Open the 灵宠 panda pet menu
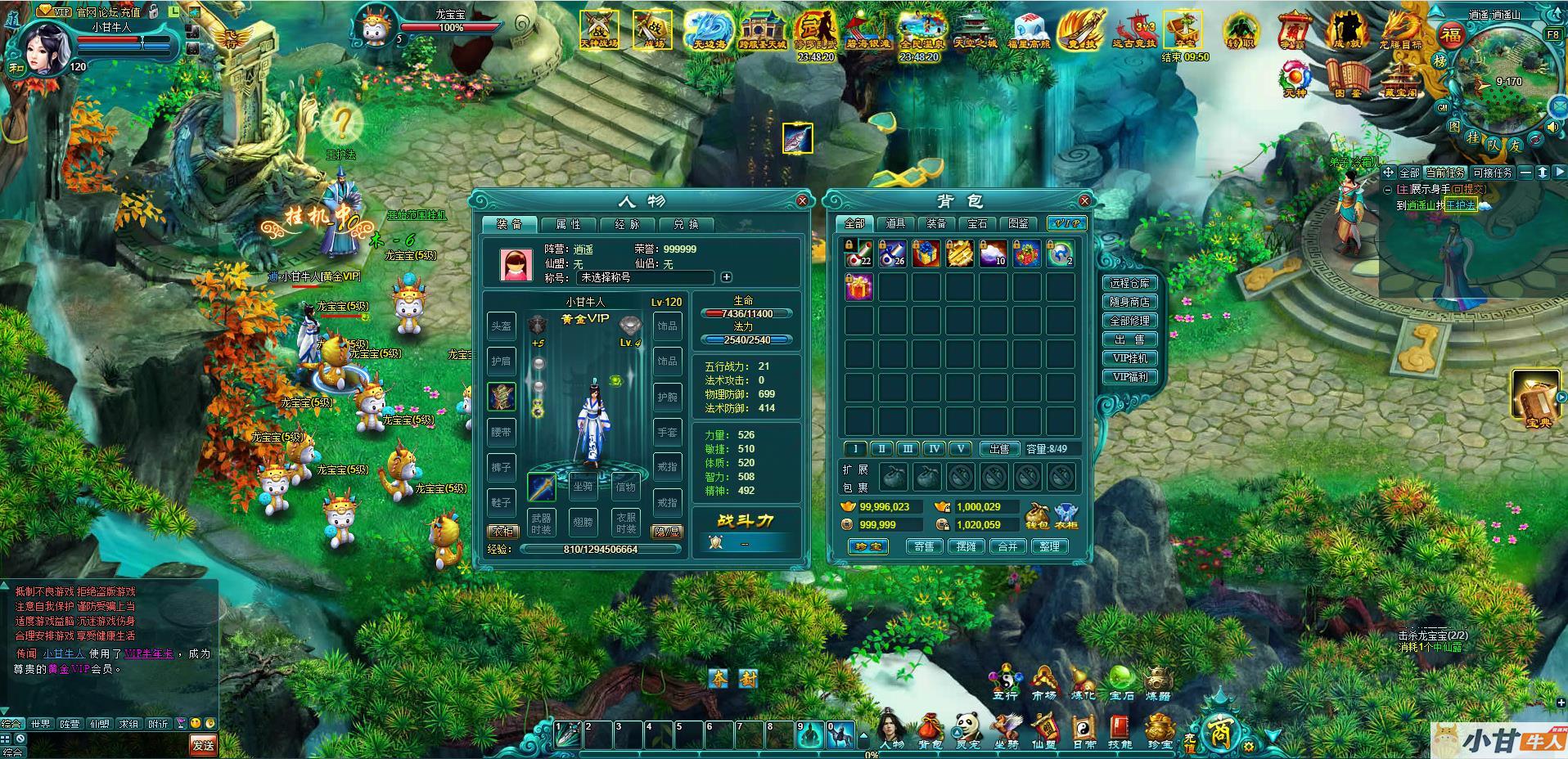This screenshot has height=759, width=1568. [967, 729]
